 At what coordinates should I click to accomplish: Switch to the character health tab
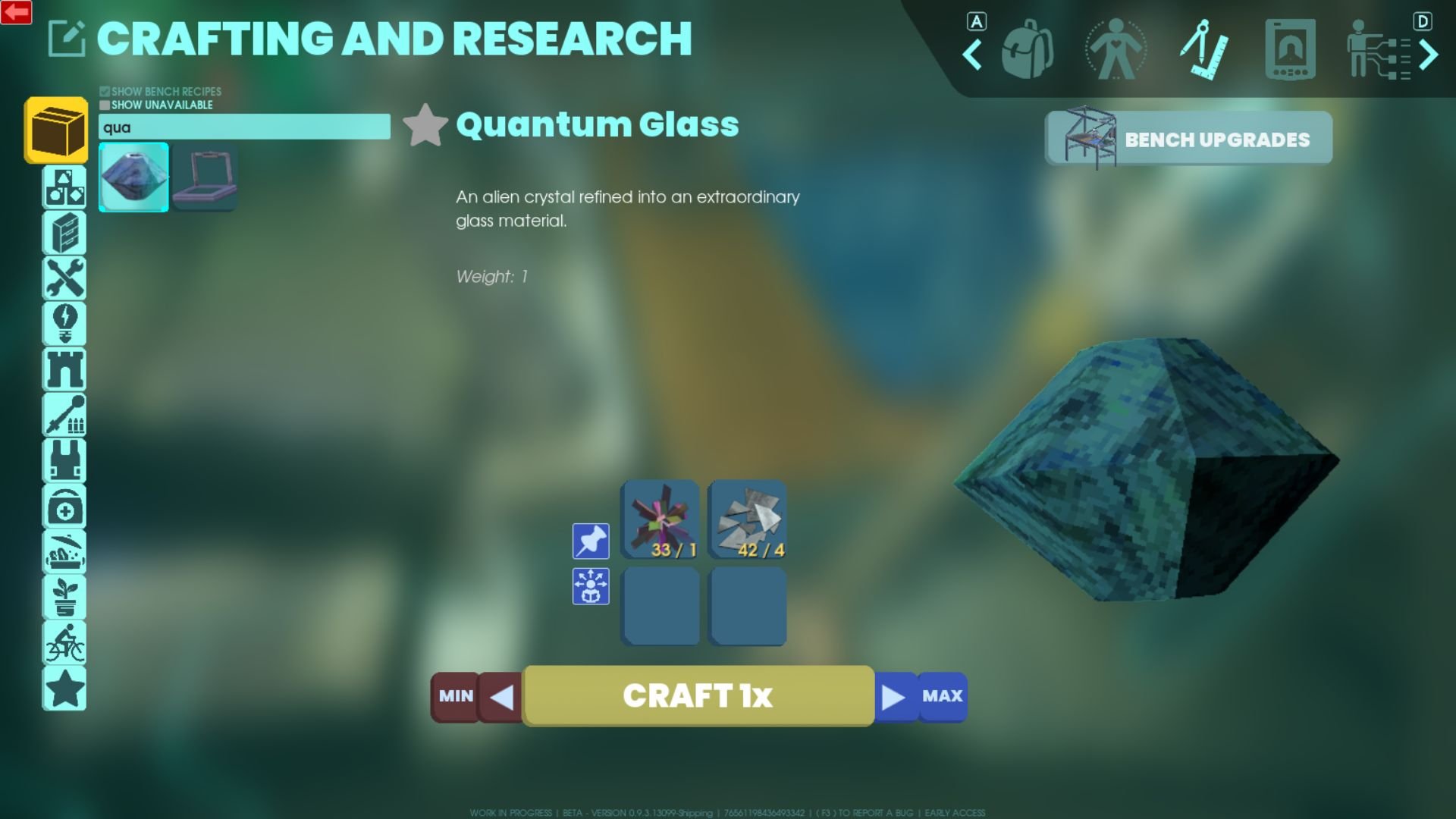[x=1116, y=51]
